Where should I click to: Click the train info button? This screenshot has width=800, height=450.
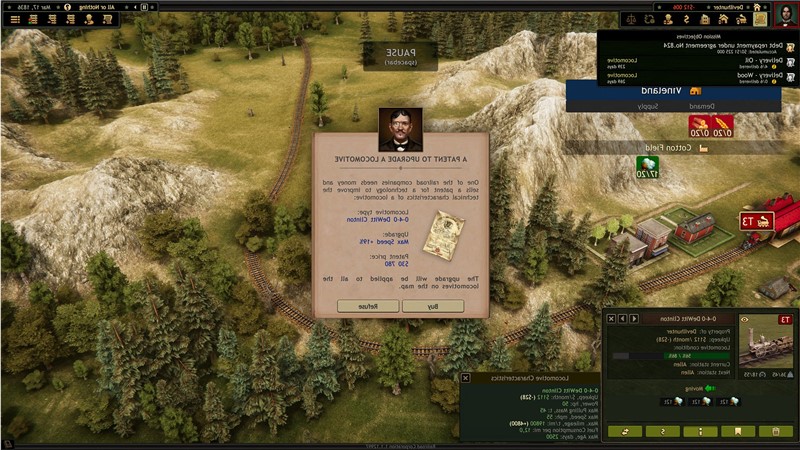(x=701, y=431)
